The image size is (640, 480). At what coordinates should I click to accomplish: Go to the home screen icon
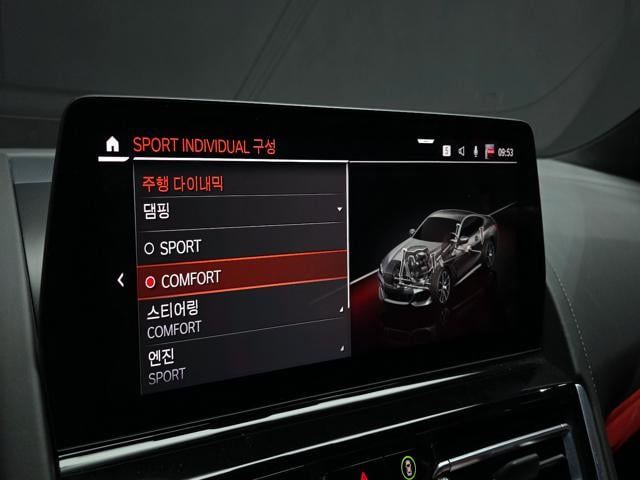pyautogui.click(x=113, y=144)
